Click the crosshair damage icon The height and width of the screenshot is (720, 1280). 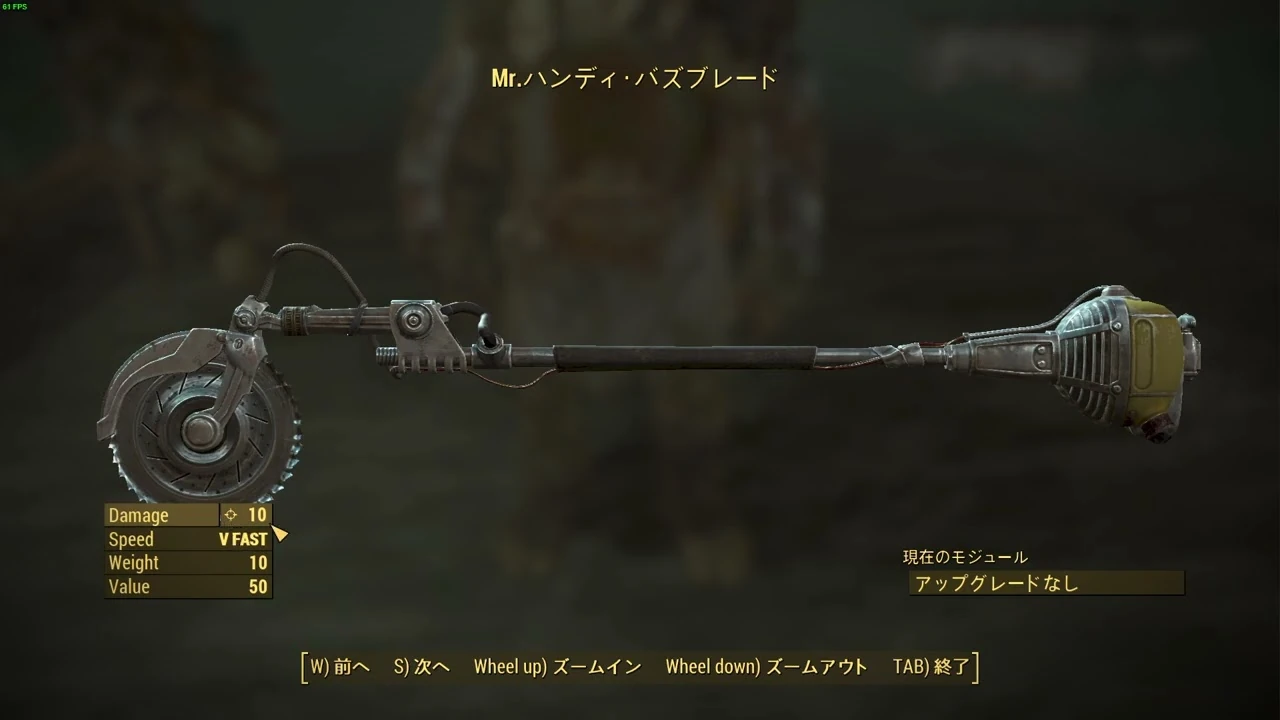click(x=231, y=515)
